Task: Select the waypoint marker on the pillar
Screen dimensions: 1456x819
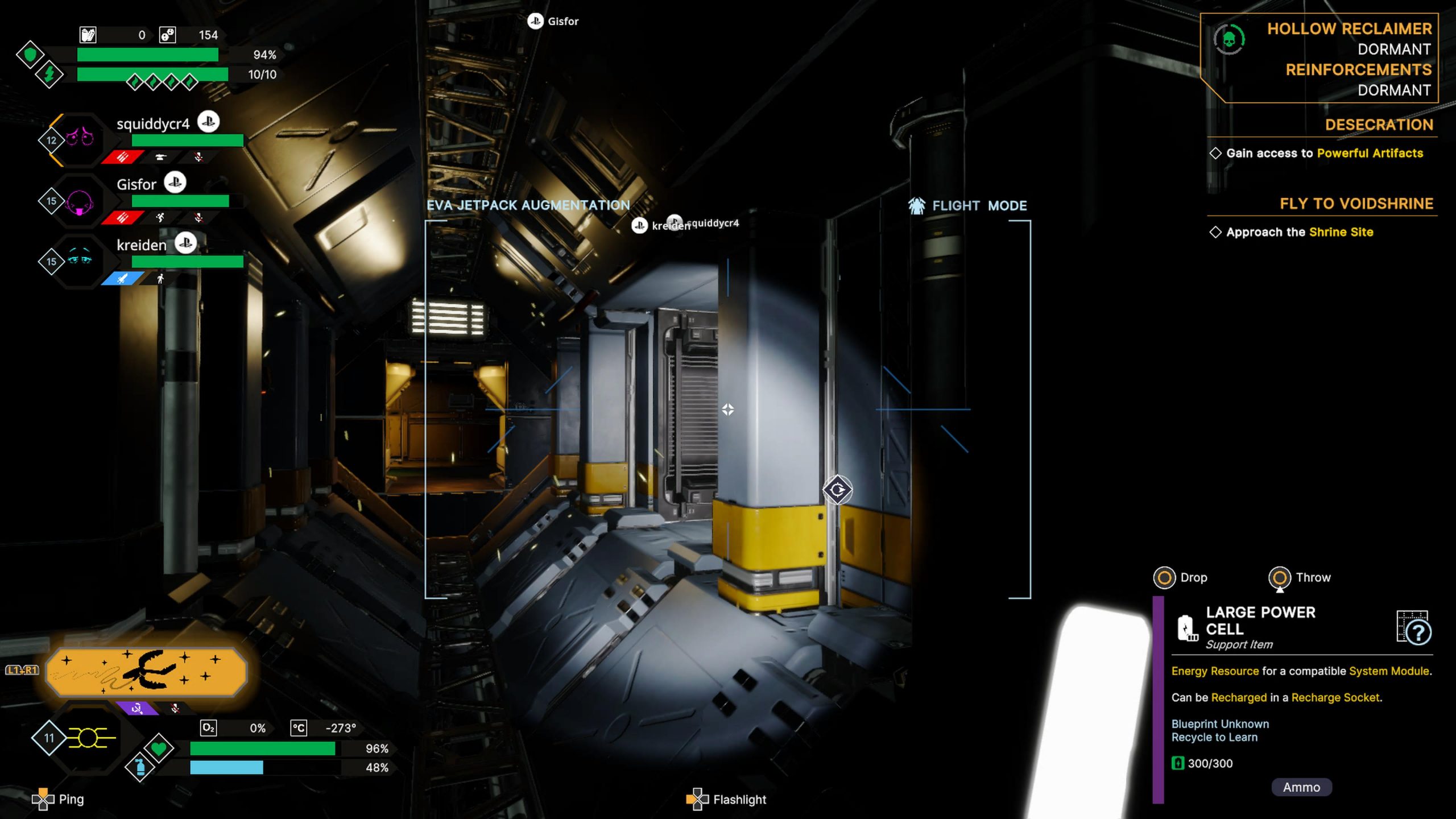Action: (x=837, y=490)
